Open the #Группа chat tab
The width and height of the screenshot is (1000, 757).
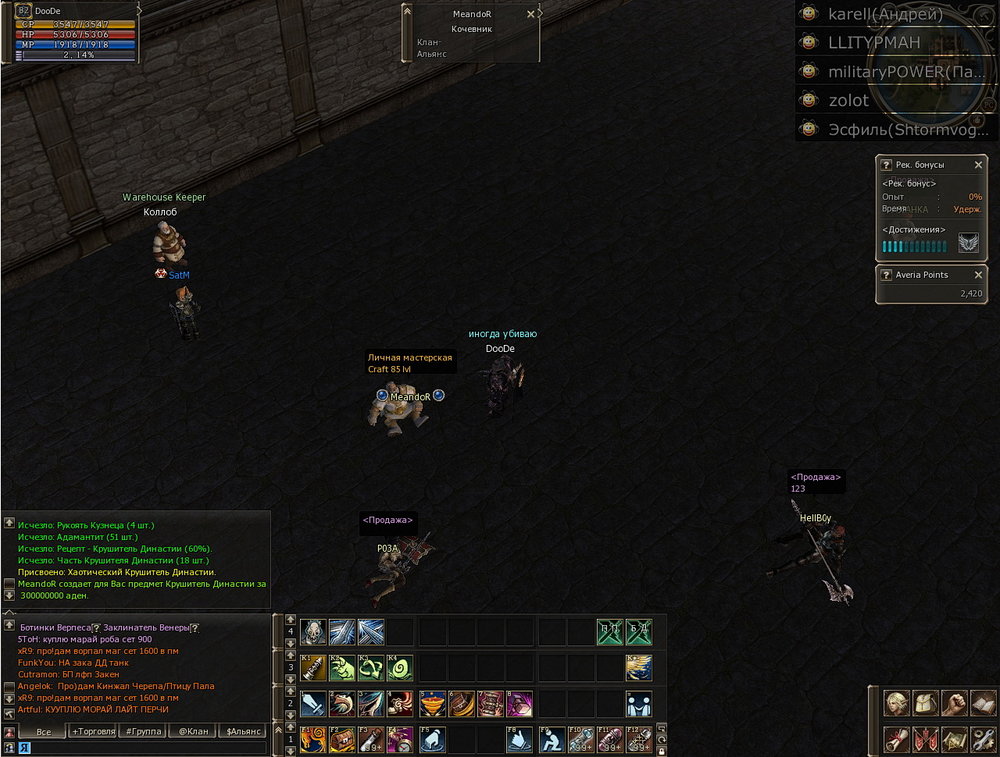142,732
